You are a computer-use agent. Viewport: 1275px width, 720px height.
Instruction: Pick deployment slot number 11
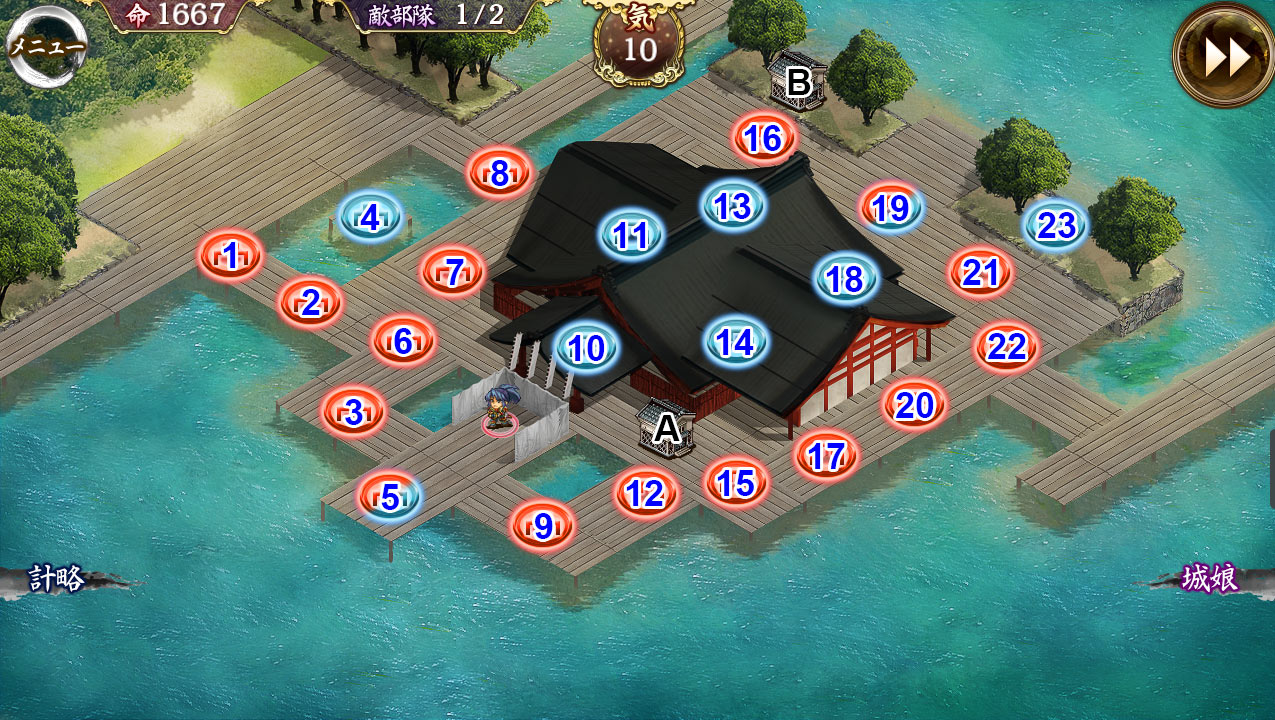631,235
